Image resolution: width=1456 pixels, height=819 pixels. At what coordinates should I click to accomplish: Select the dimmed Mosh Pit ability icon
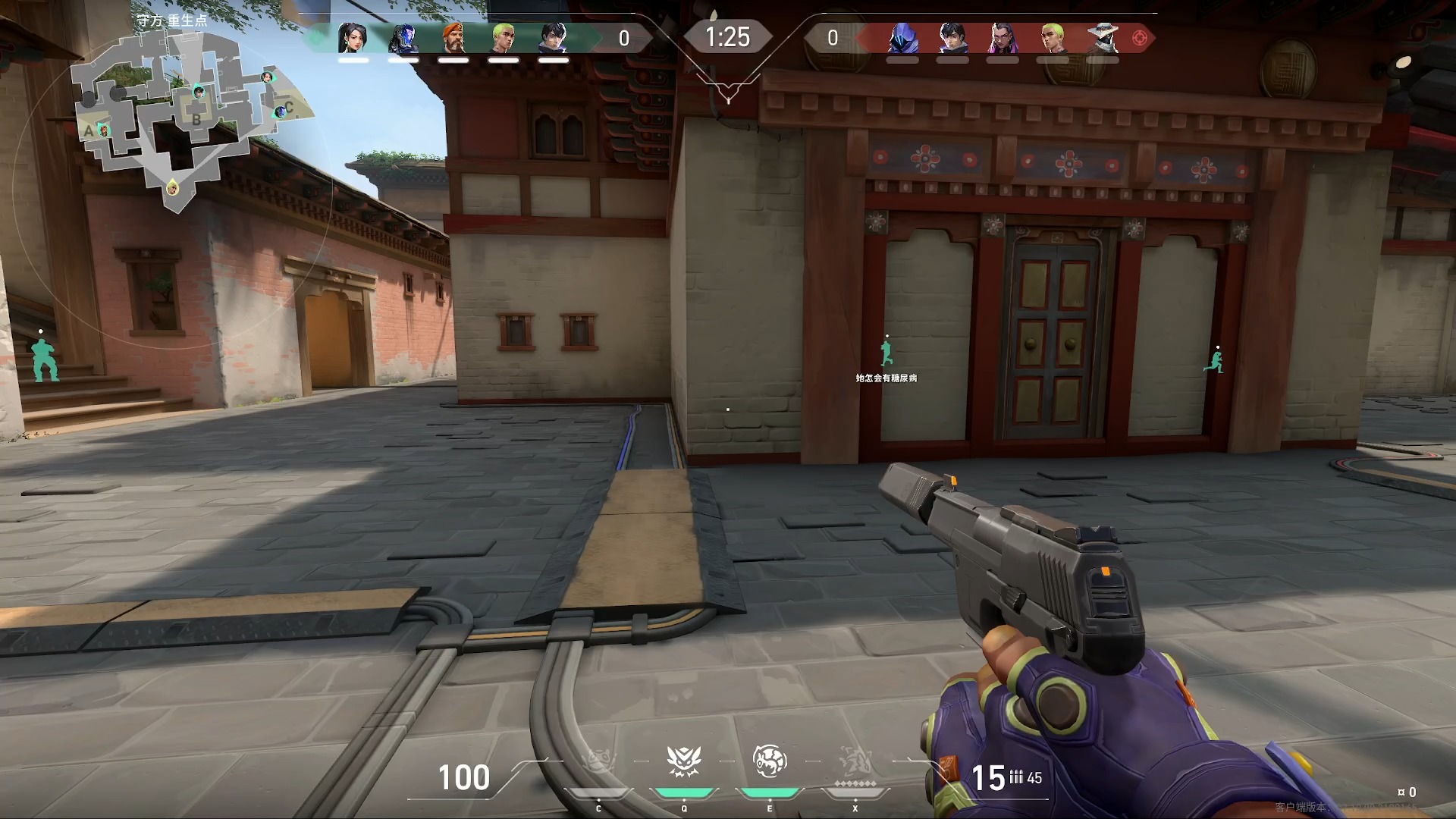pos(598,761)
